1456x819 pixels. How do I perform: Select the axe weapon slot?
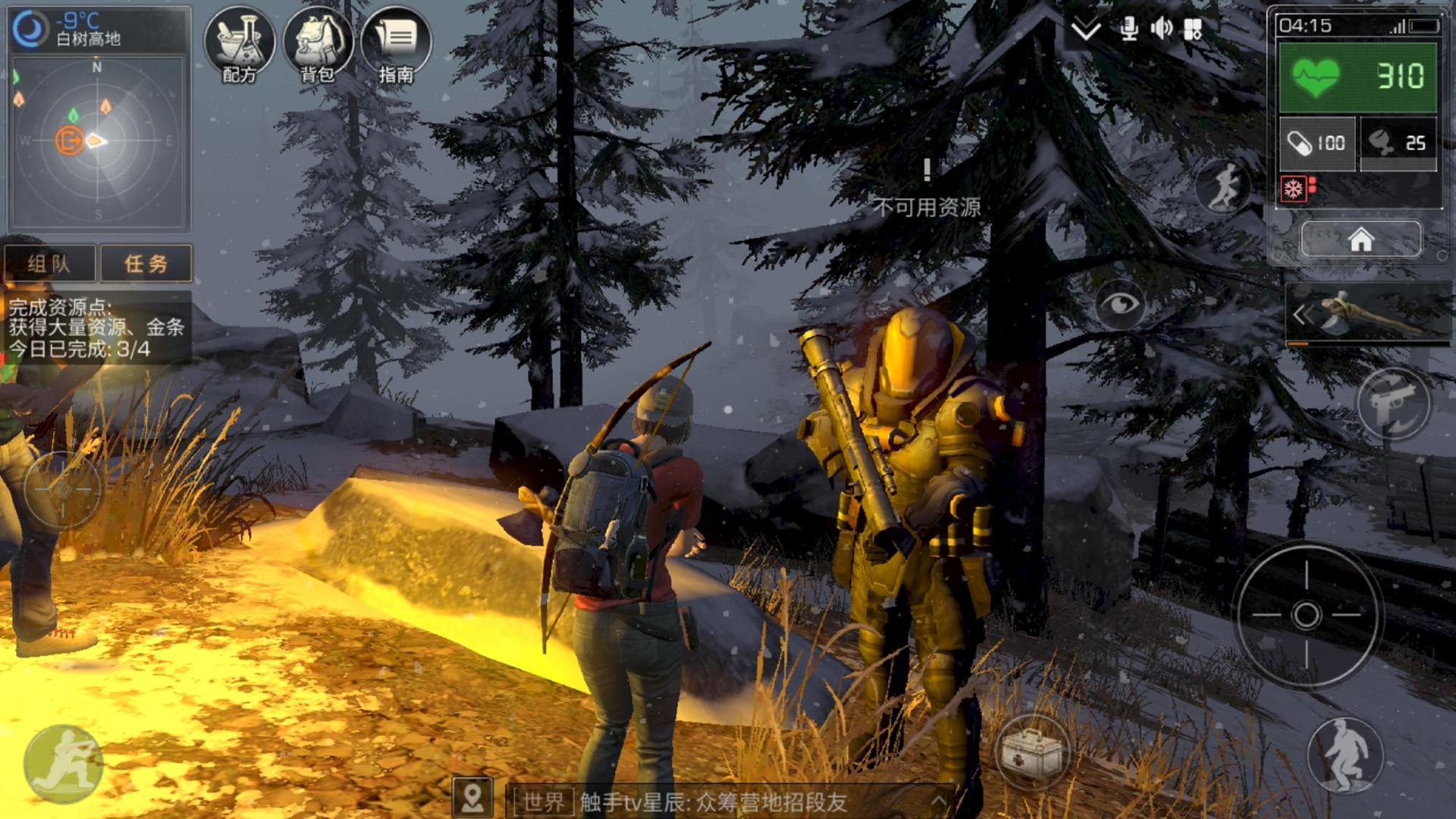point(1369,314)
